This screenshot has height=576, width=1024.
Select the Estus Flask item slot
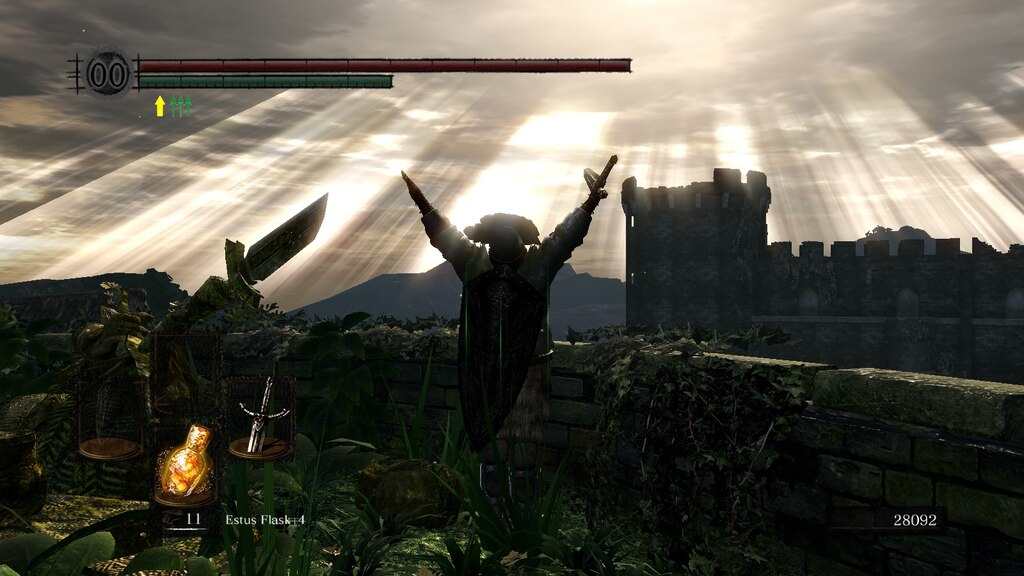185,463
